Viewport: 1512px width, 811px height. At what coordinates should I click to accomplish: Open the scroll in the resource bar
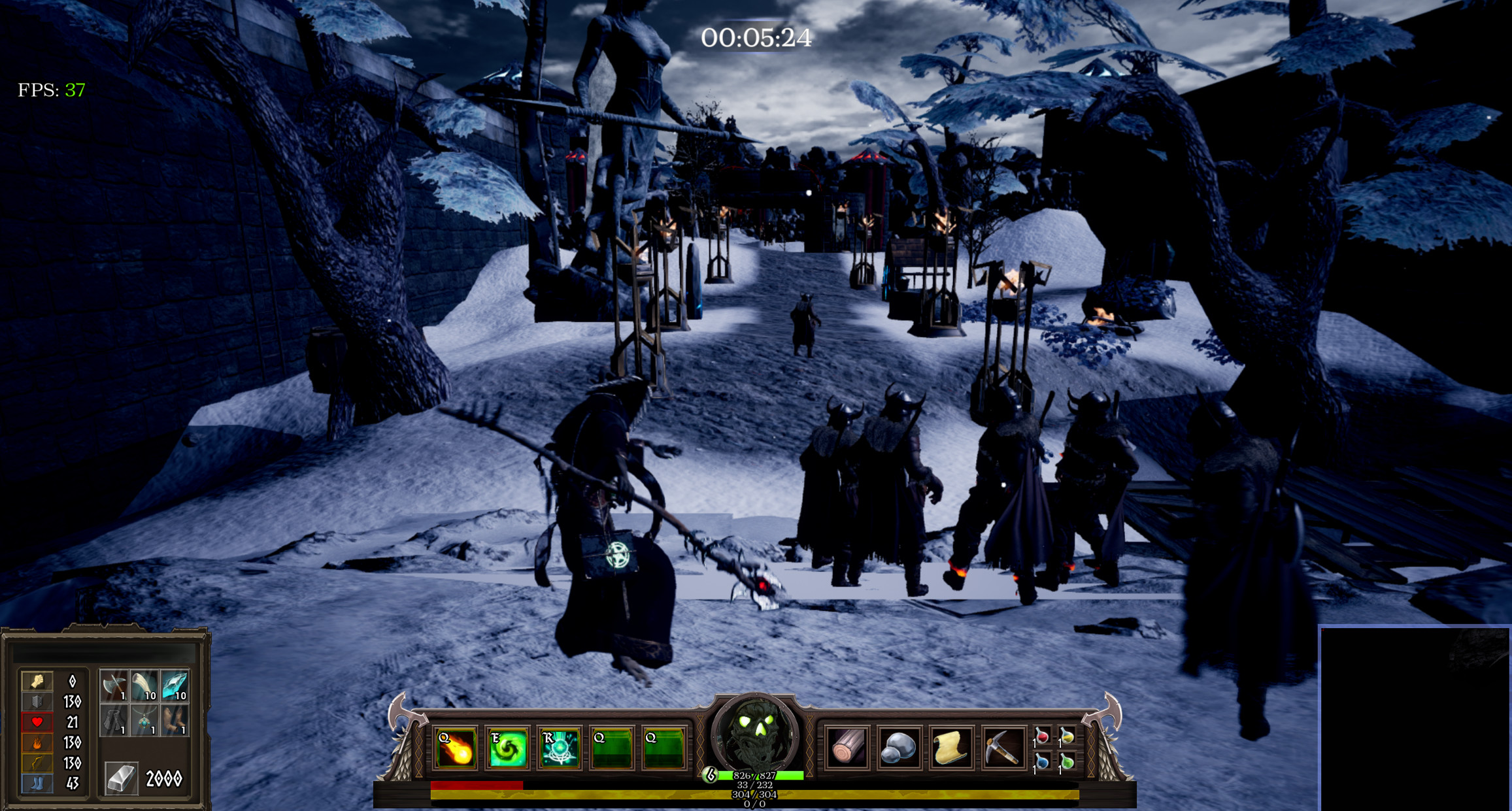[x=951, y=745]
